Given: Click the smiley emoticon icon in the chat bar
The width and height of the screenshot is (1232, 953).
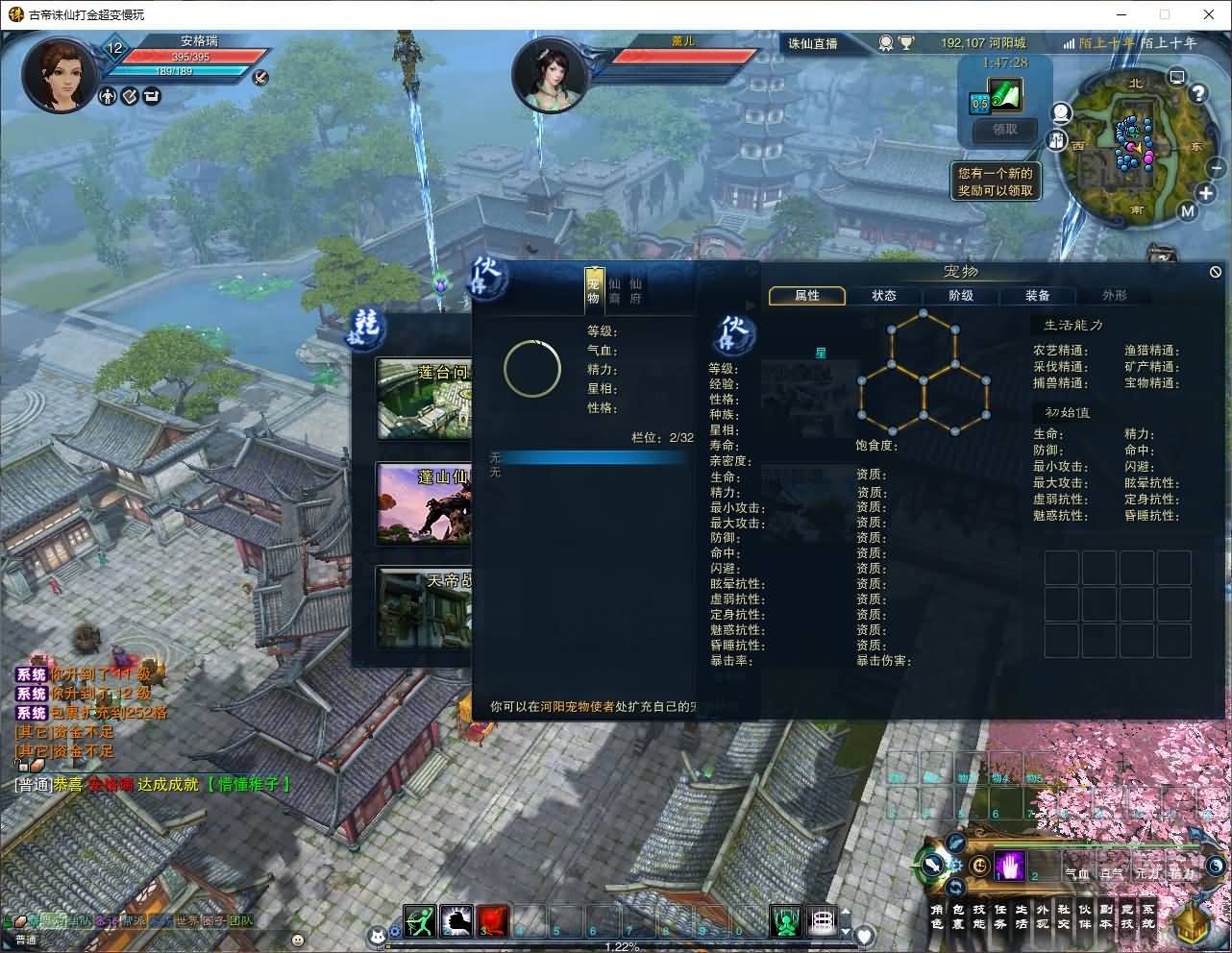Looking at the screenshot, I should tap(298, 939).
